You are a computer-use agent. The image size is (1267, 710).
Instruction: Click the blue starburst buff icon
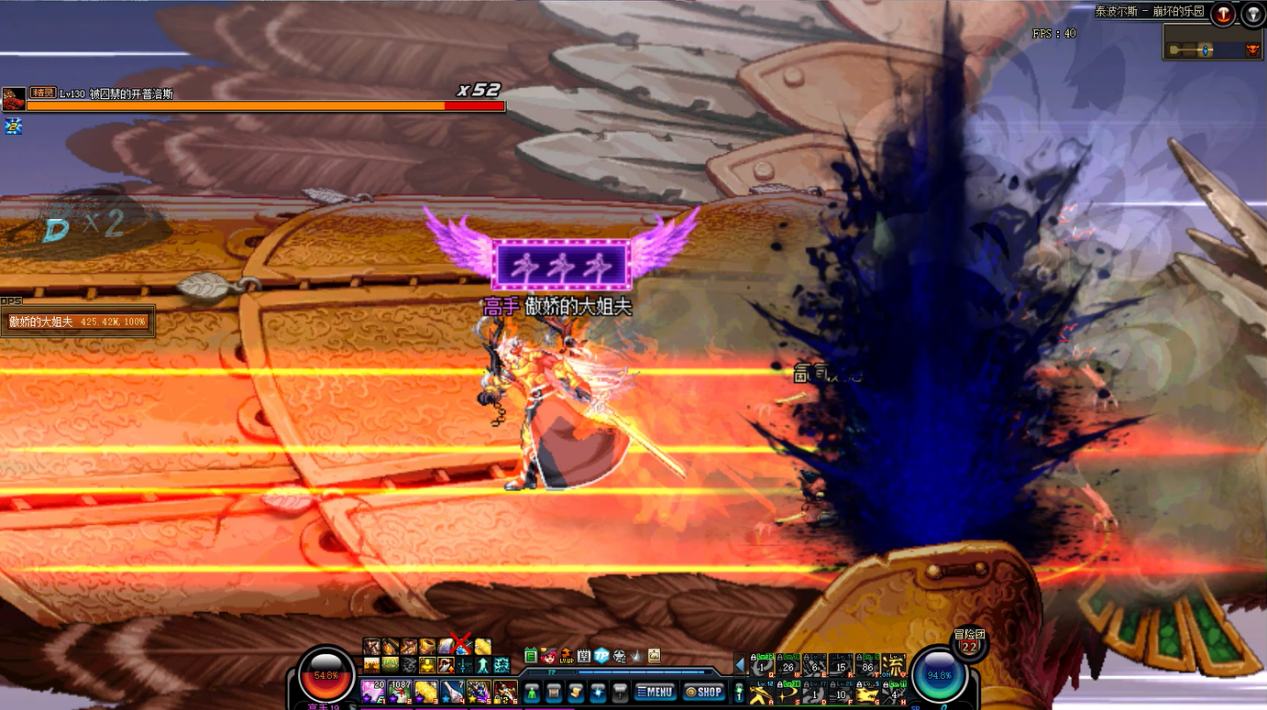[13, 126]
